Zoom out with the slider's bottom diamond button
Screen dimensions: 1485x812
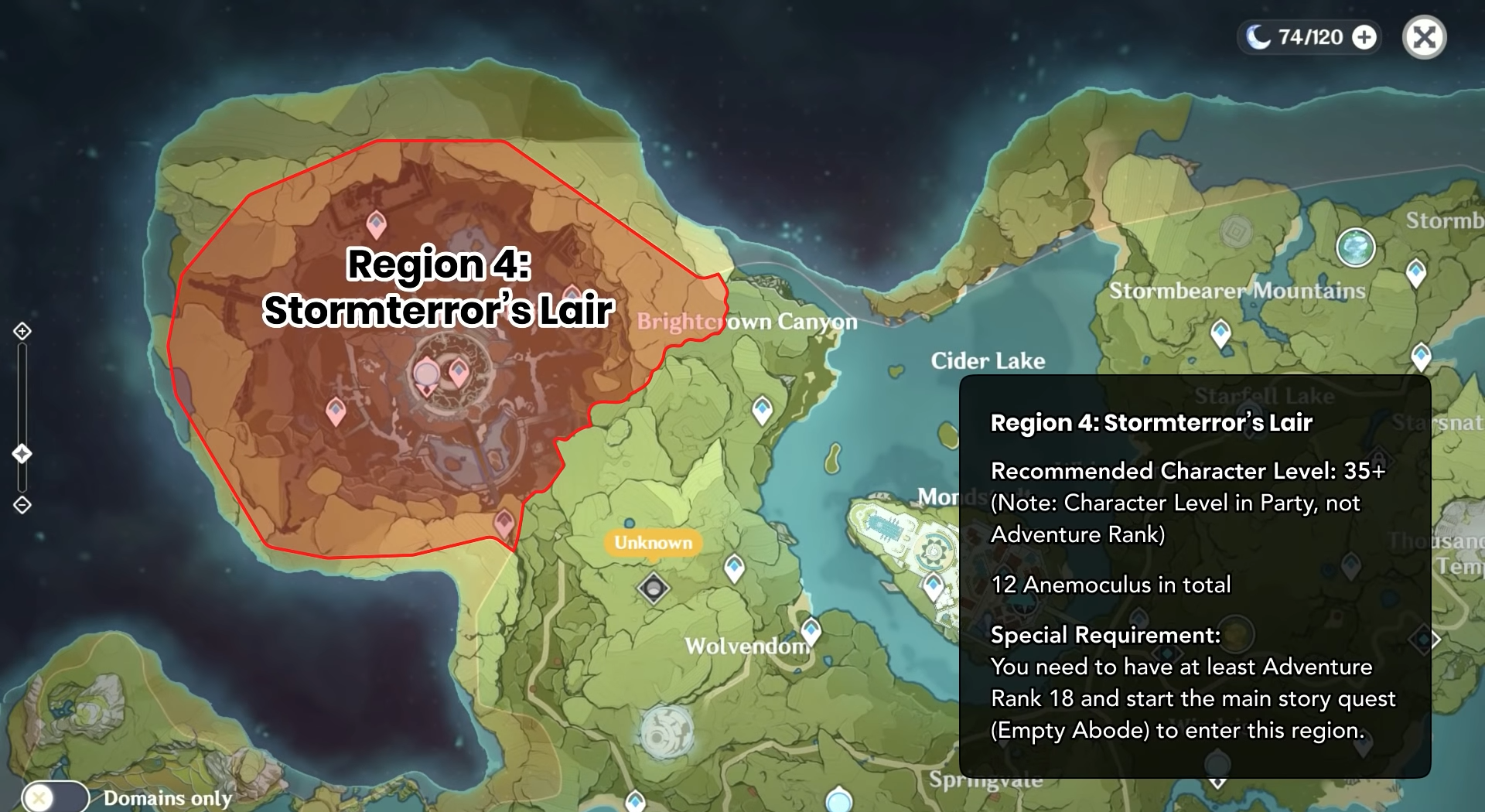22,505
